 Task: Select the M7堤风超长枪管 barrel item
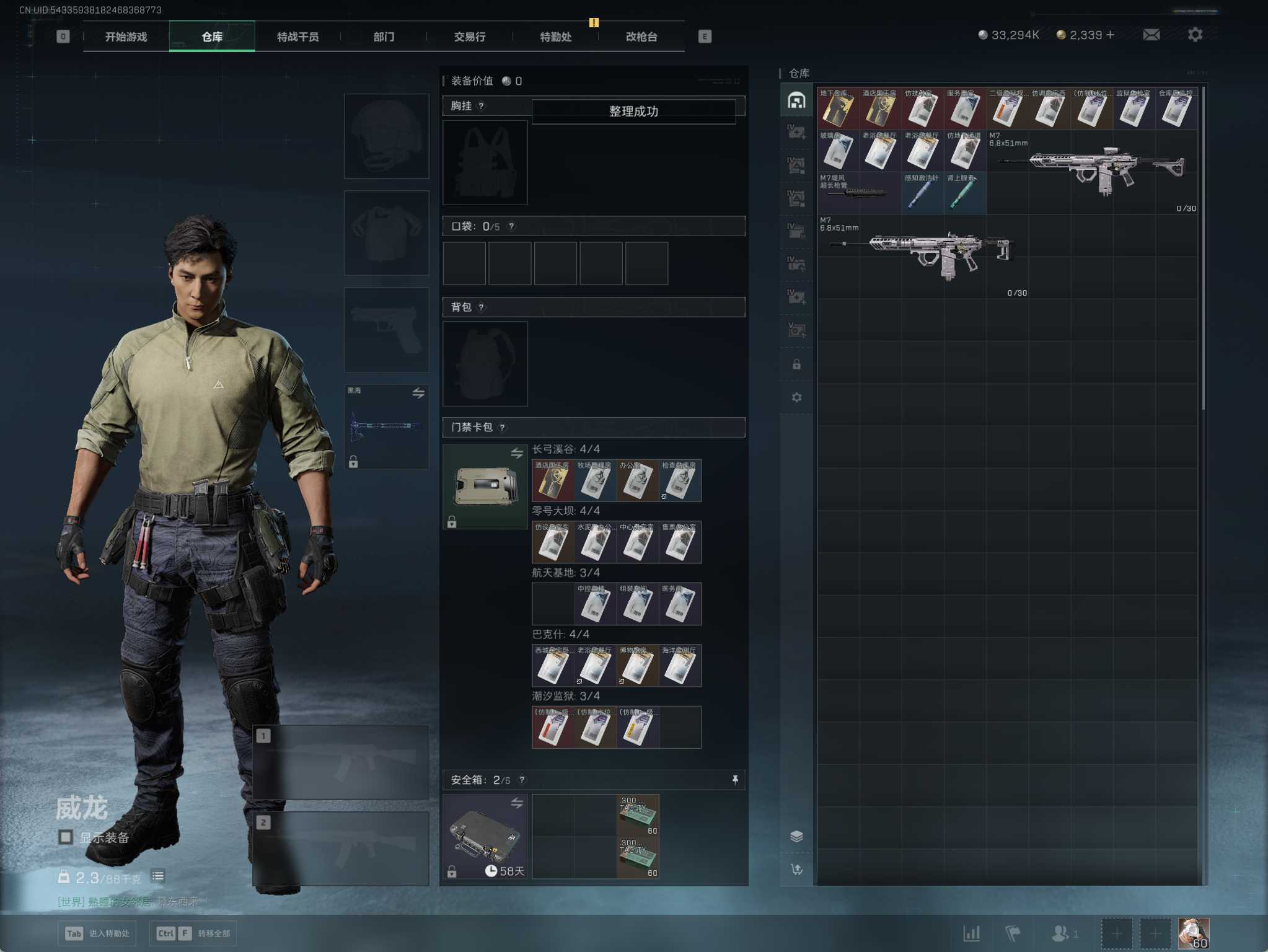858,193
